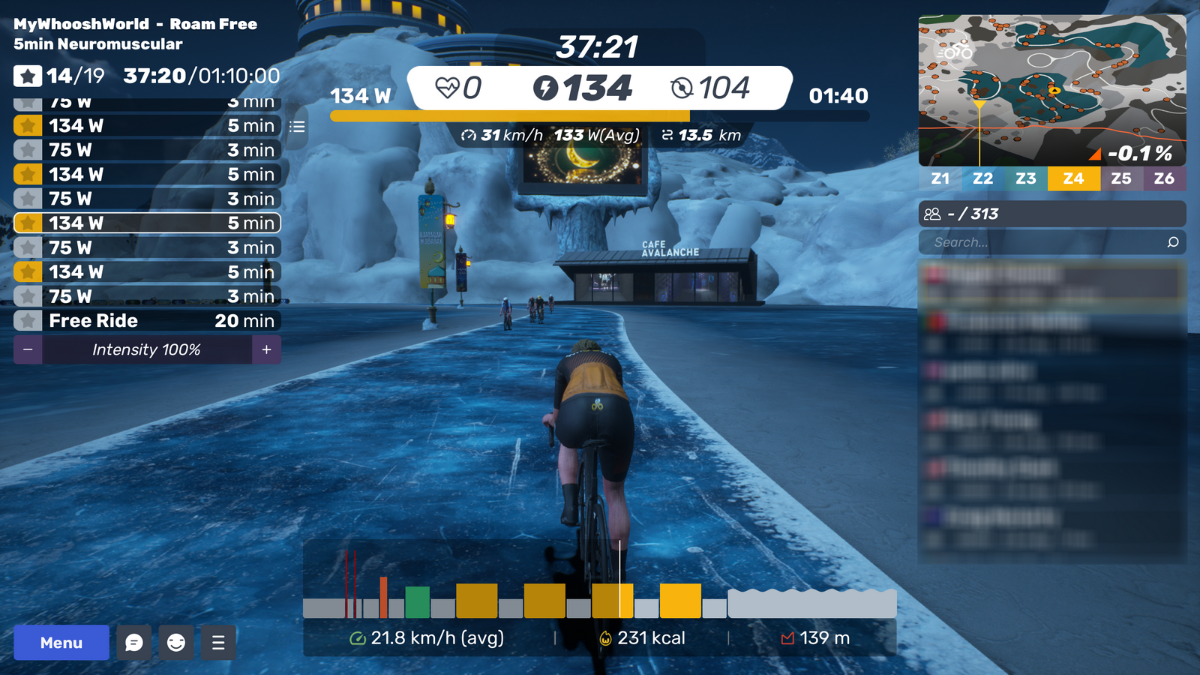The width and height of the screenshot is (1200, 675).
Task: Select the highlighted 134 W 5 min interval
Action: (x=147, y=223)
